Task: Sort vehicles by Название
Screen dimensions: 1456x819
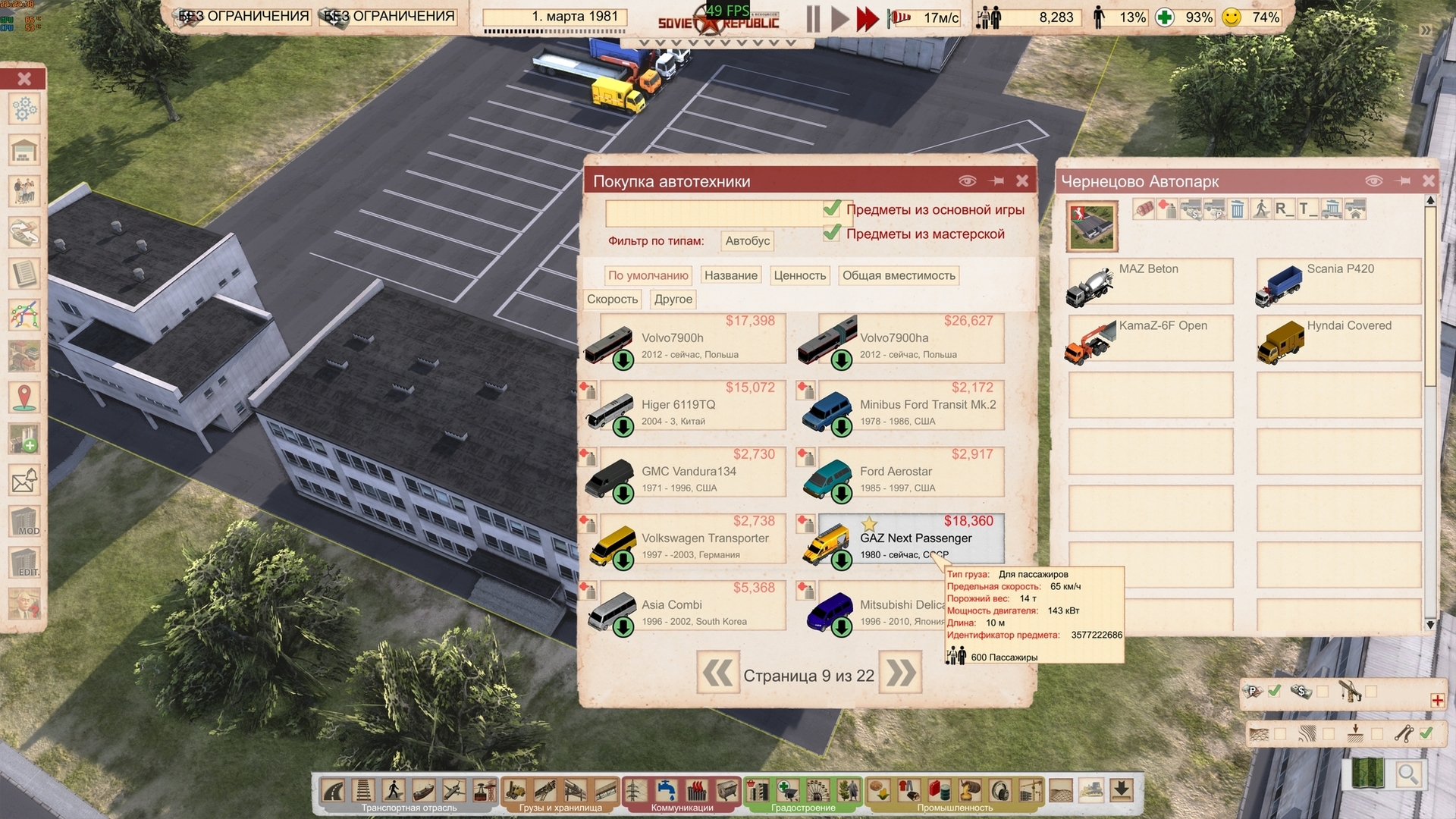Action: tap(730, 275)
